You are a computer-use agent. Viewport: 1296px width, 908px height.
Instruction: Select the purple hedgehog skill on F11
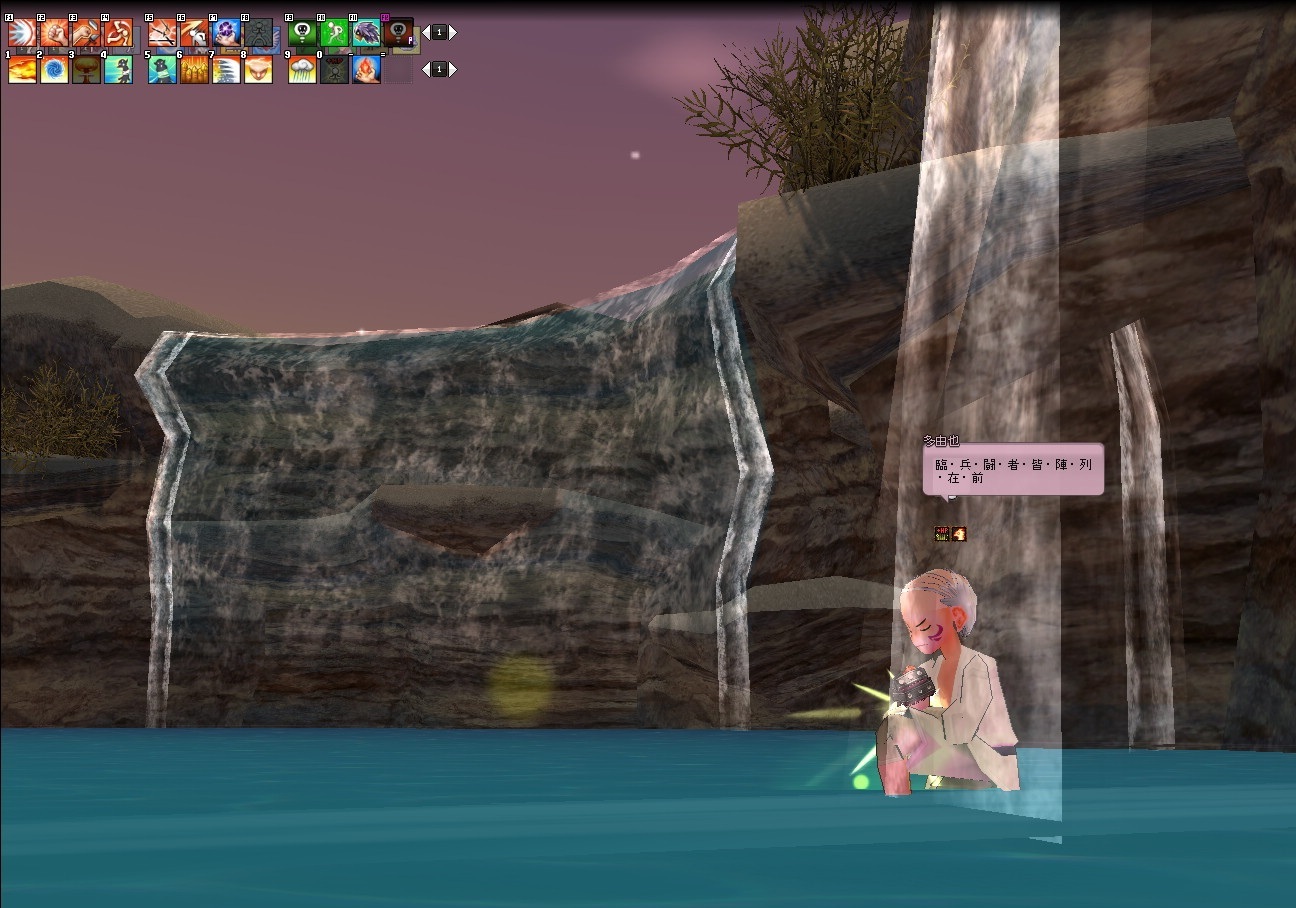[366, 33]
